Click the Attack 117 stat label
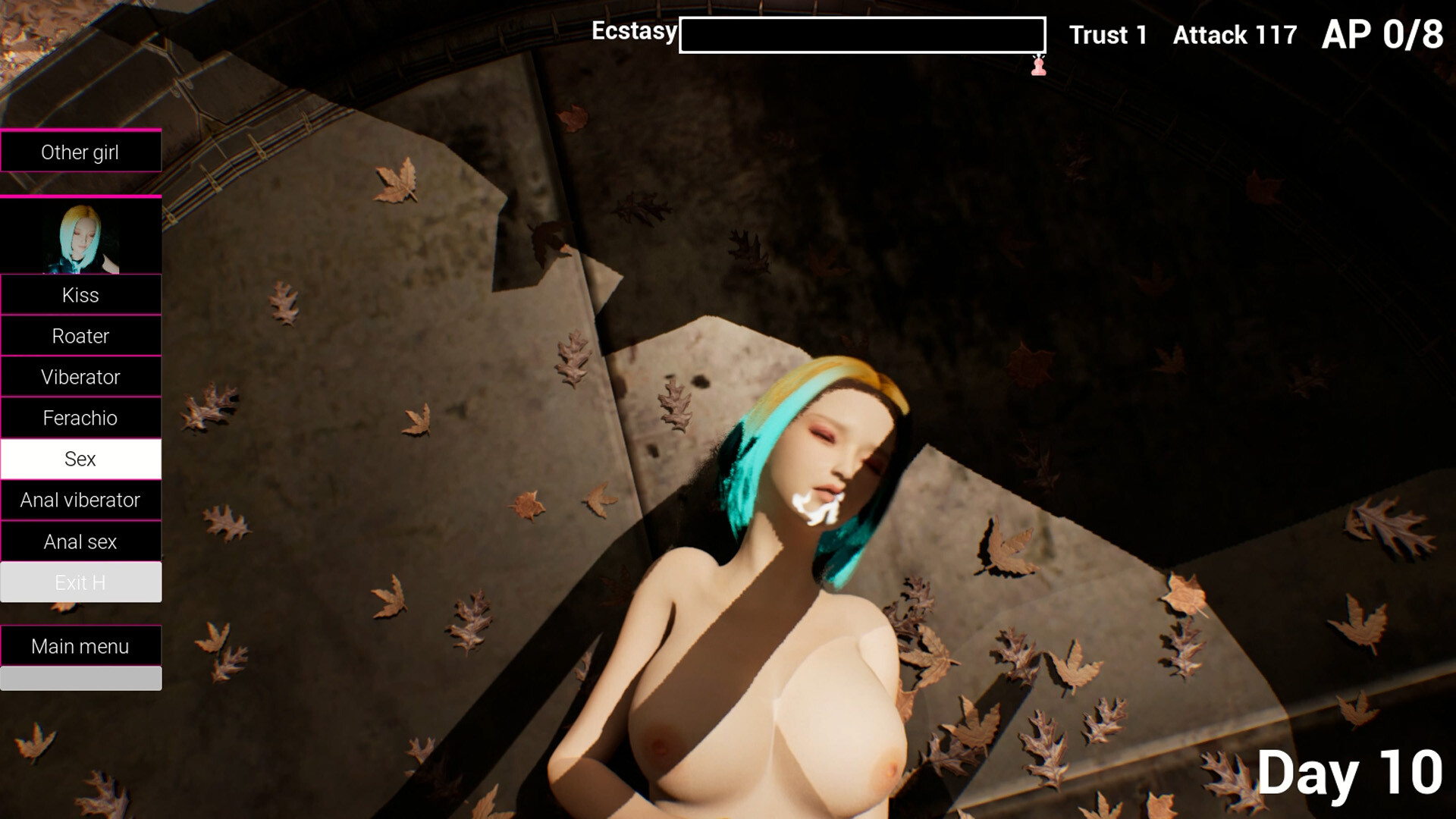 click(x=1235, y=35)
